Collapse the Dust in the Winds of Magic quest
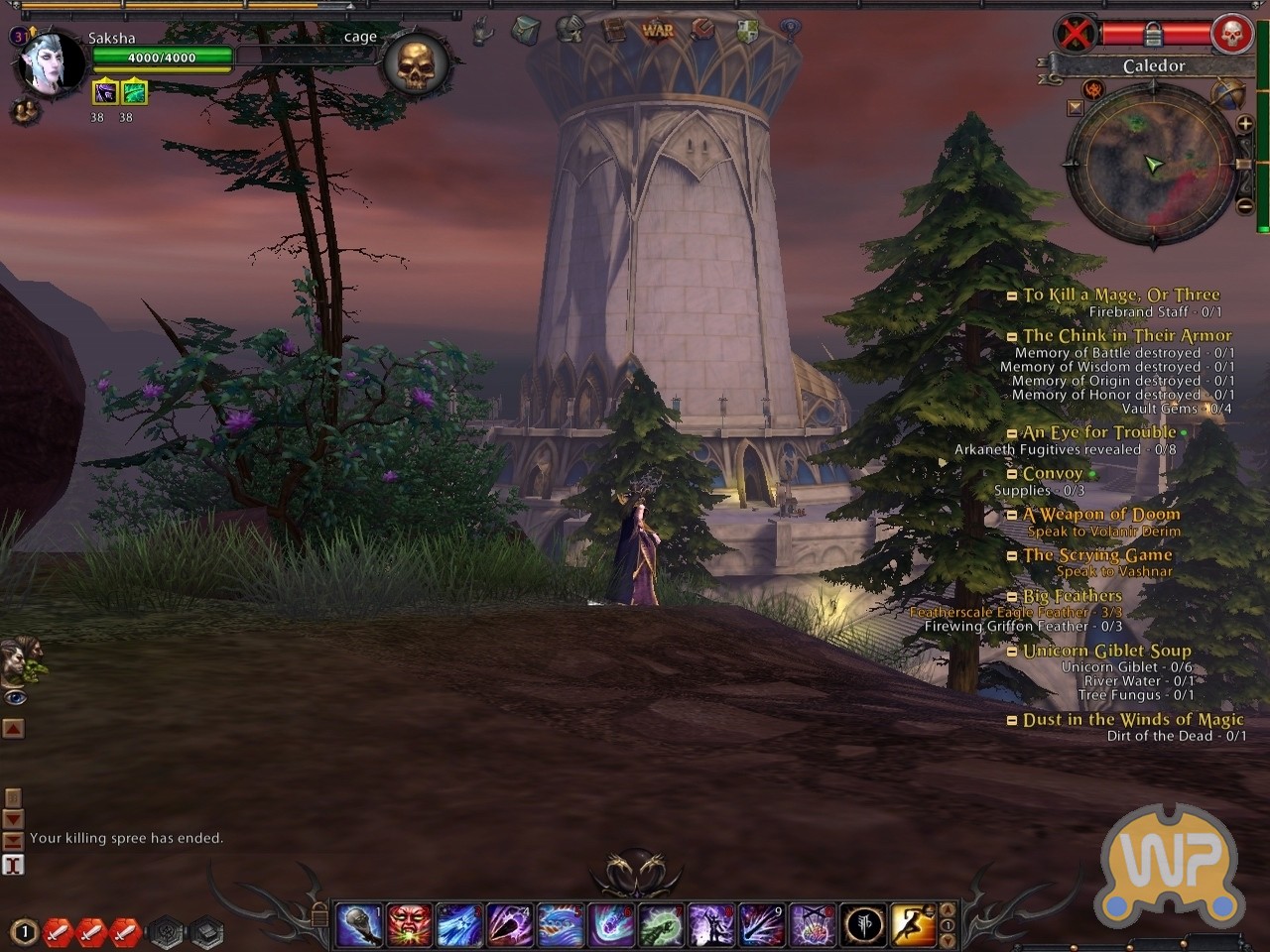This screenshot has width=1270, height=952. pyautogui.click(x=1012, y=721)
